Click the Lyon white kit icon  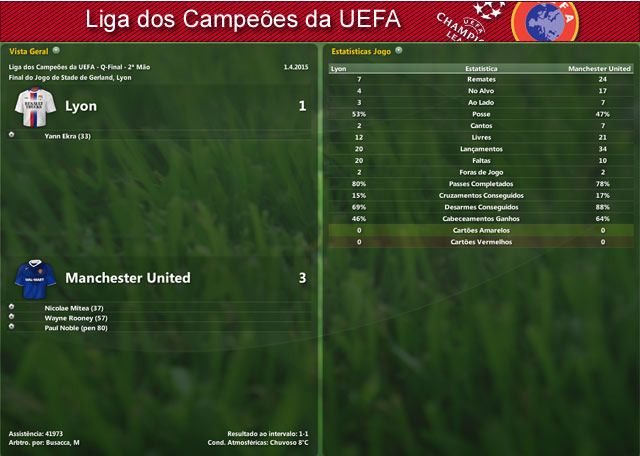pyautogui.click(x=35, y=104)
